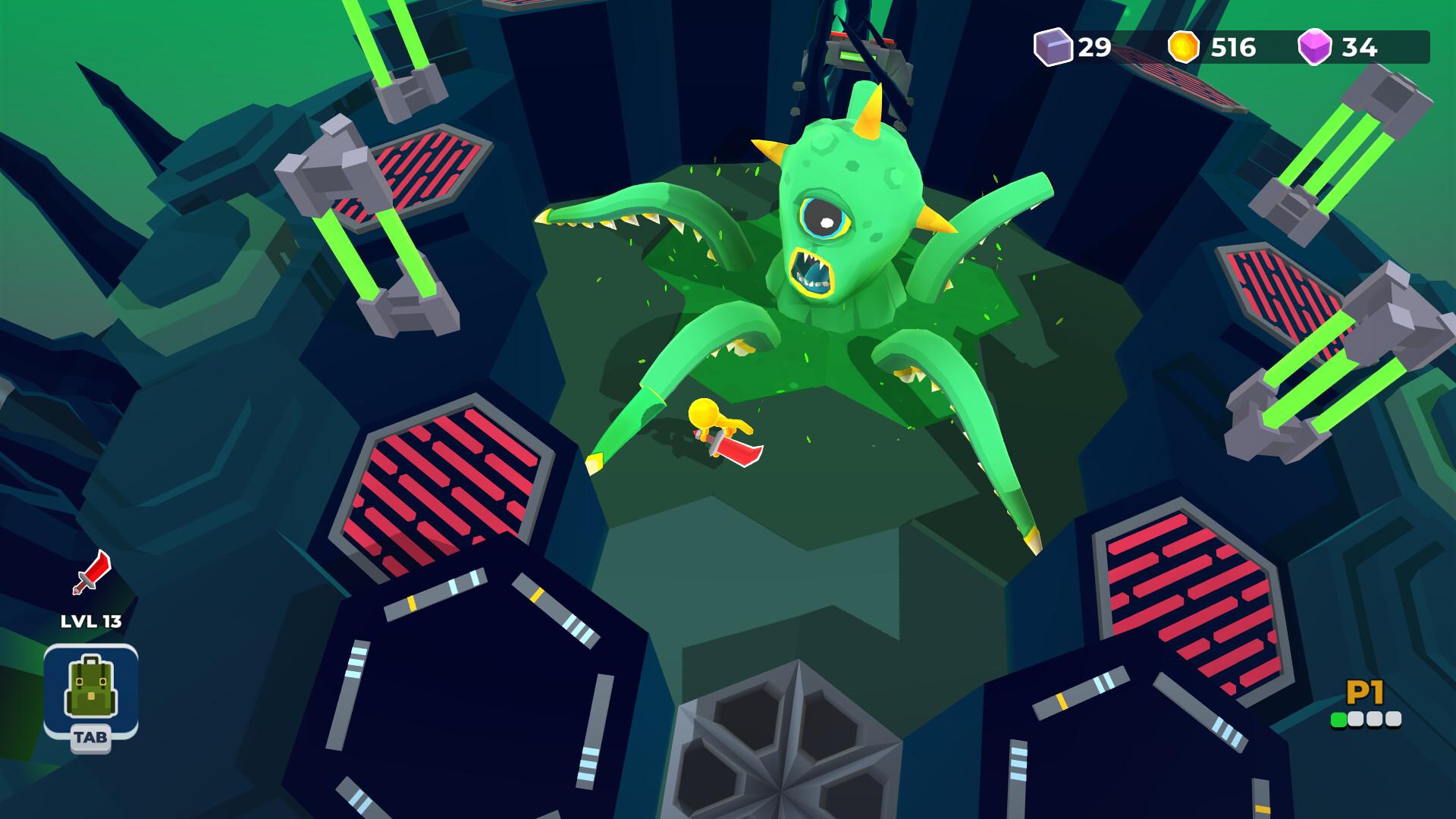Click the TAB label under the backpack
1456x819 pixels.
91,736
